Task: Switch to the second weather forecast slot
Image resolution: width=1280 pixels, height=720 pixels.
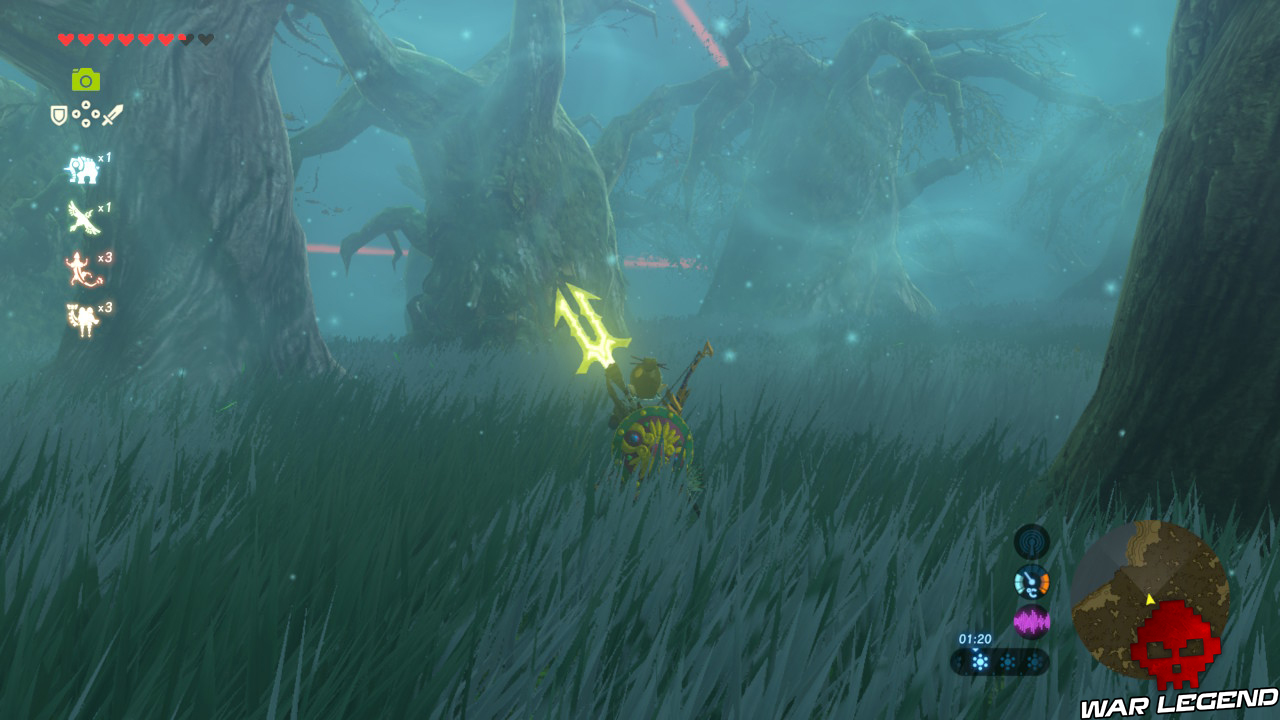Action: tap(1007, 662)
